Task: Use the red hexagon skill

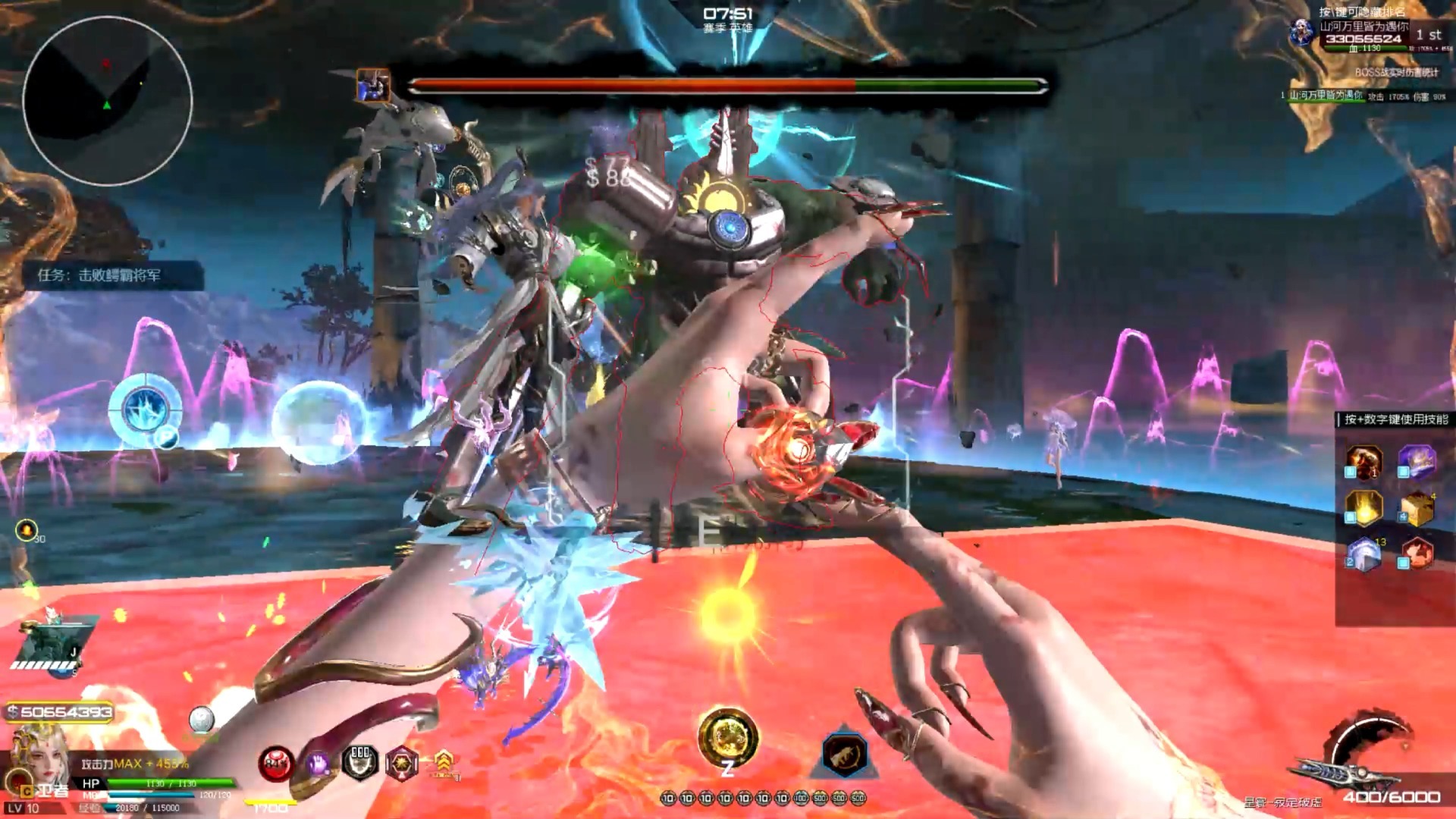Action: pos(1417,554)
